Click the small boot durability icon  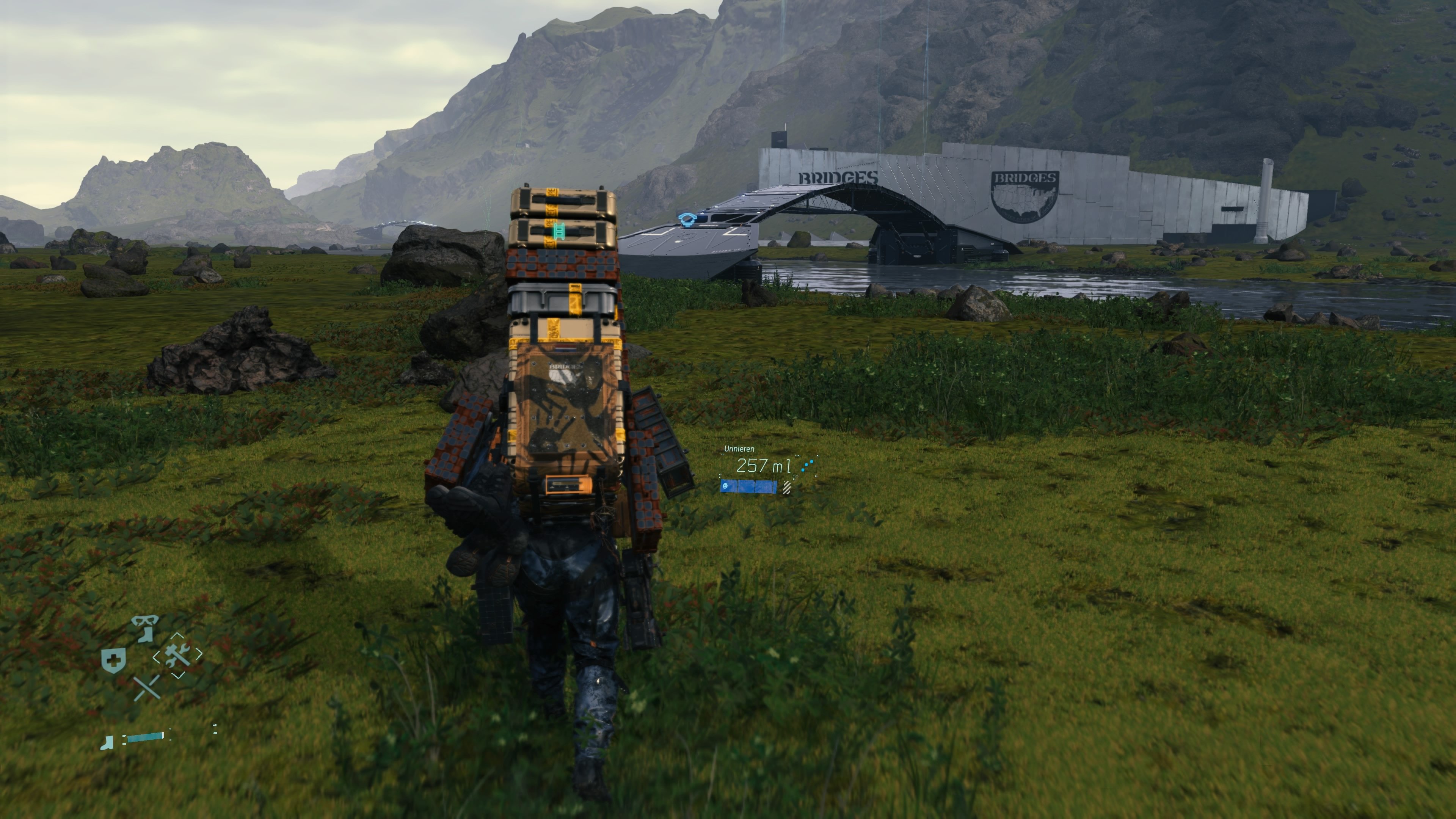tap(107, 743)
